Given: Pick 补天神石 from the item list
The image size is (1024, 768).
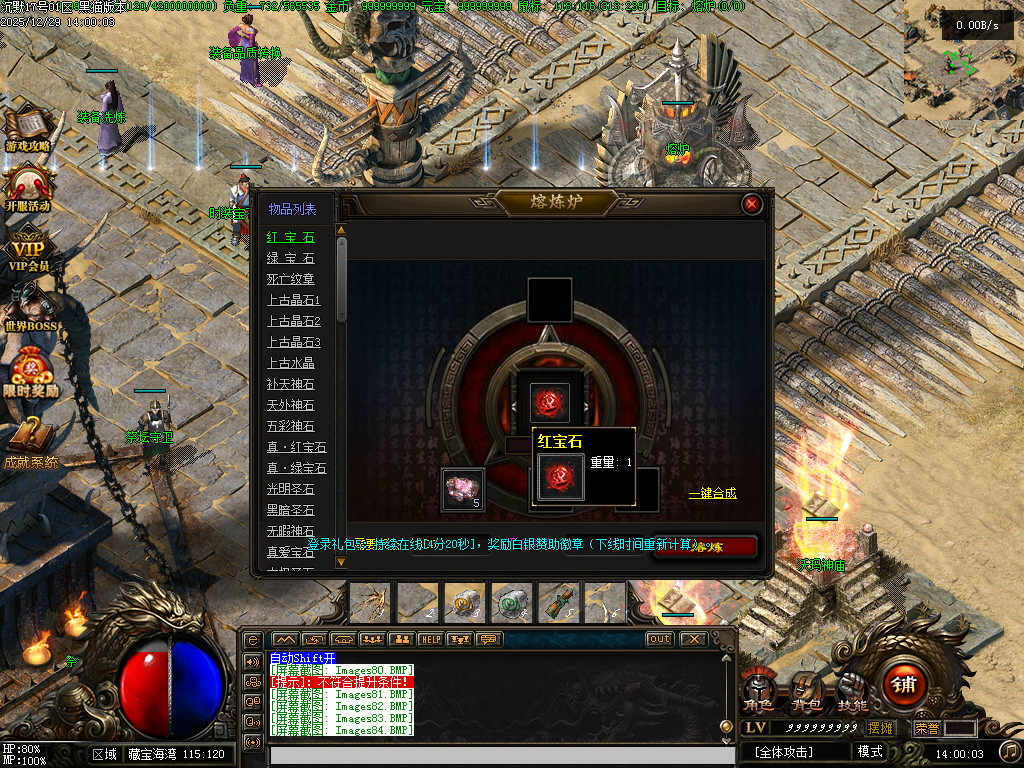Looking at the screenshot, I should tap(290, 384).
